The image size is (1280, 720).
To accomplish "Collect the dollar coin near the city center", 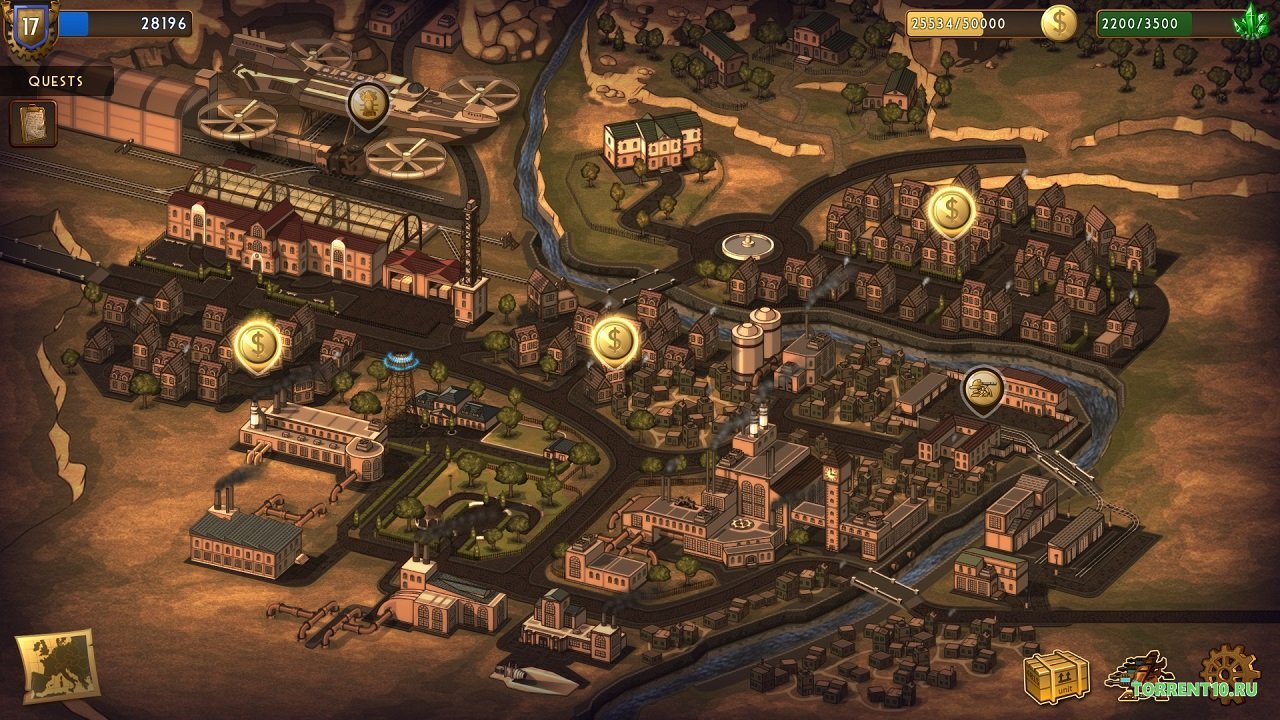I will click(x=615, y=339).
